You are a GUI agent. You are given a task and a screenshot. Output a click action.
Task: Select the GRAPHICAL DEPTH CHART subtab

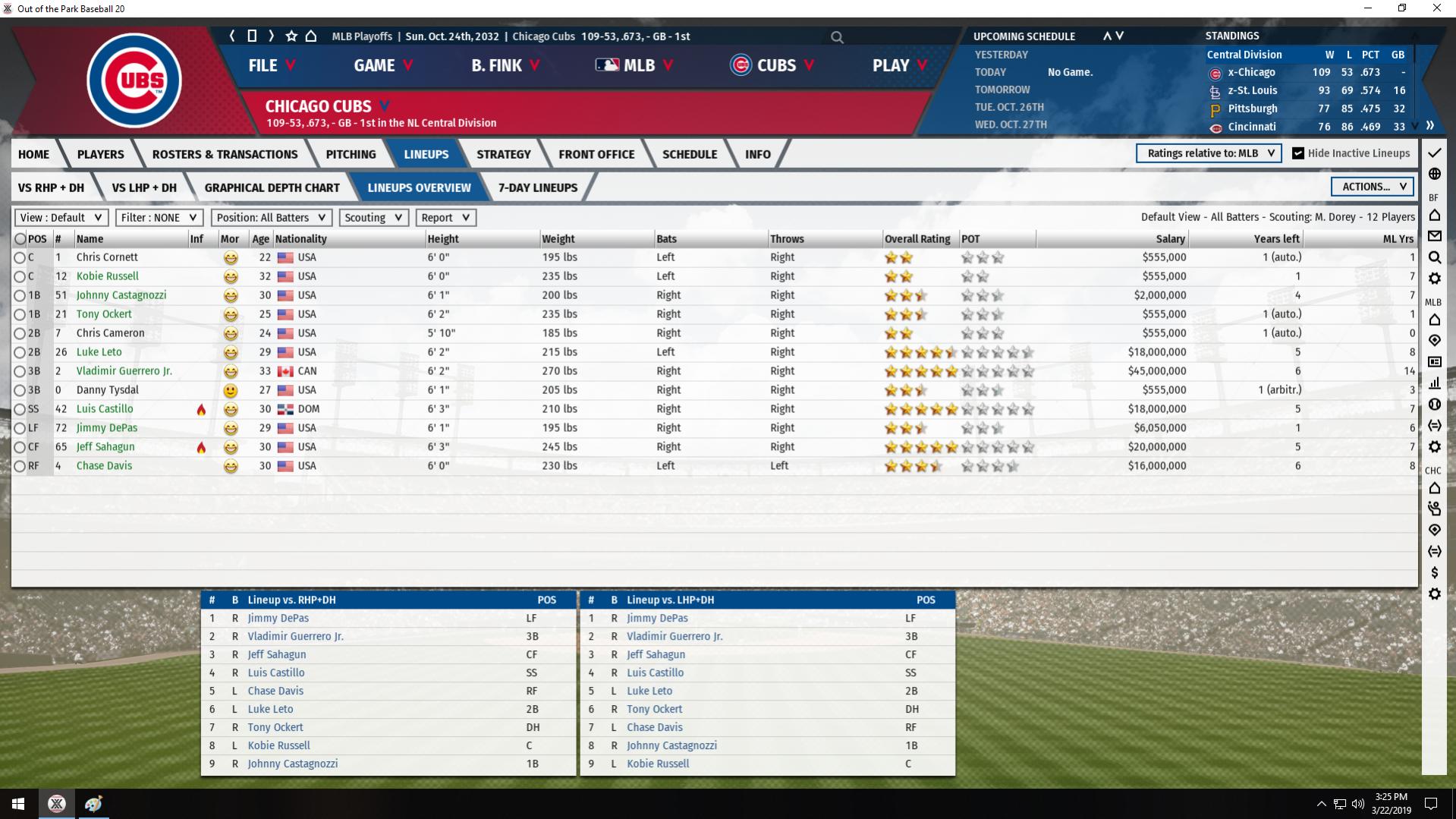click(x=272, y=187)
